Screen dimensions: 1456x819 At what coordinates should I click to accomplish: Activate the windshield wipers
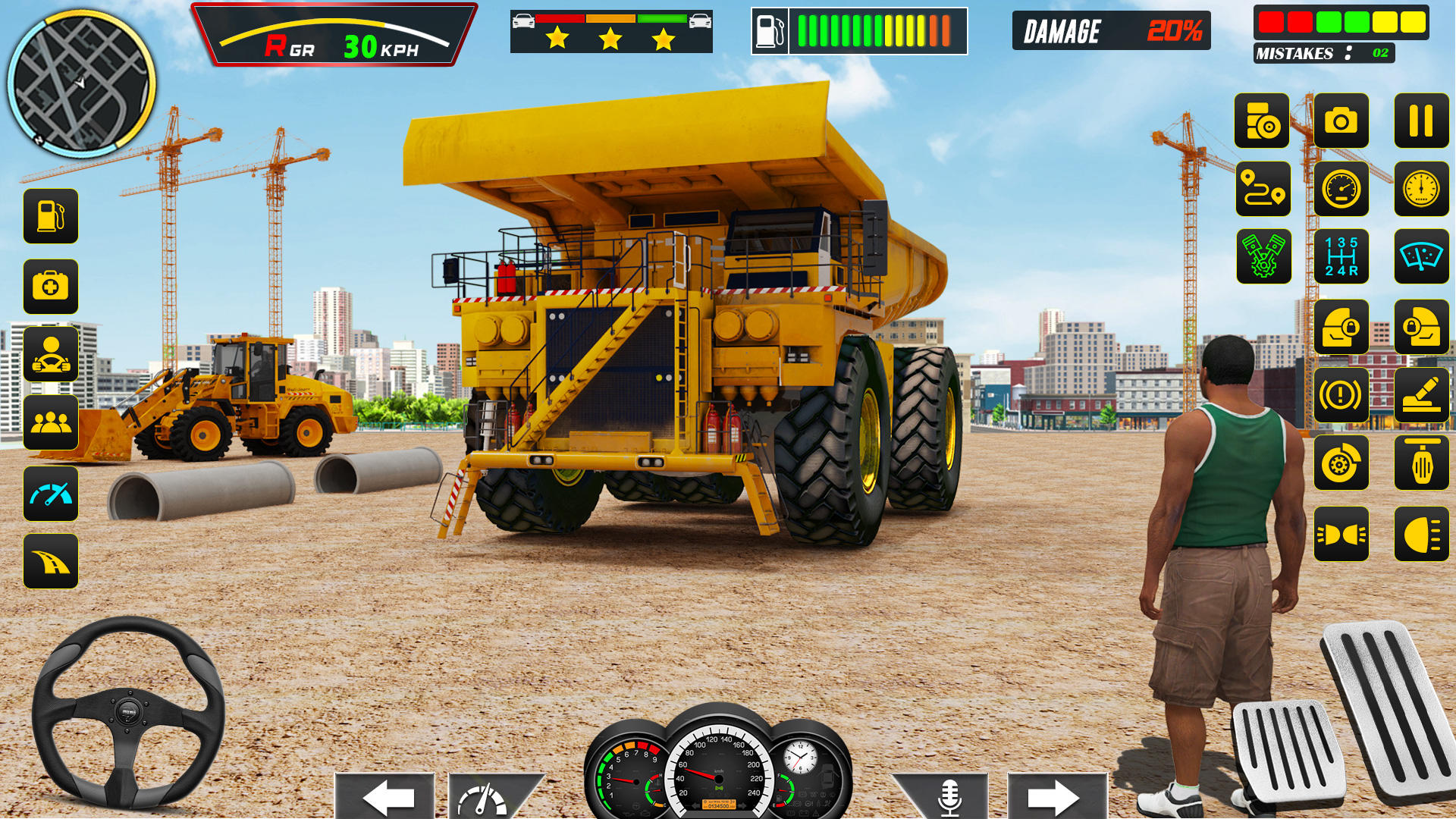pyautogui.click(x=1422, y=258)
